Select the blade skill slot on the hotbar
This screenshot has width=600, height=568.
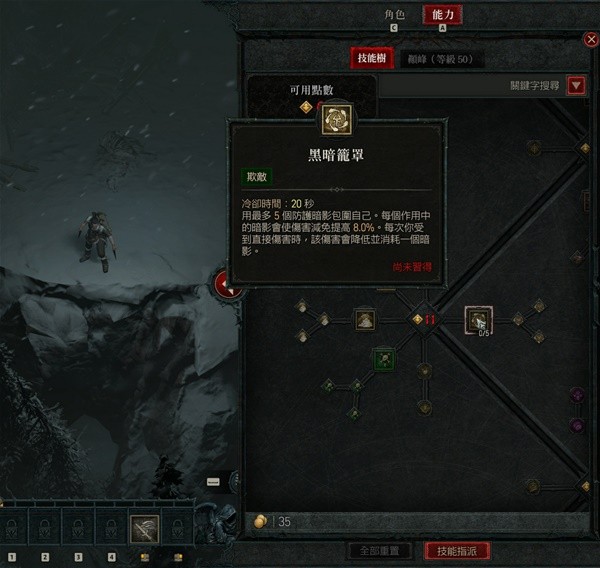[145, 527]
